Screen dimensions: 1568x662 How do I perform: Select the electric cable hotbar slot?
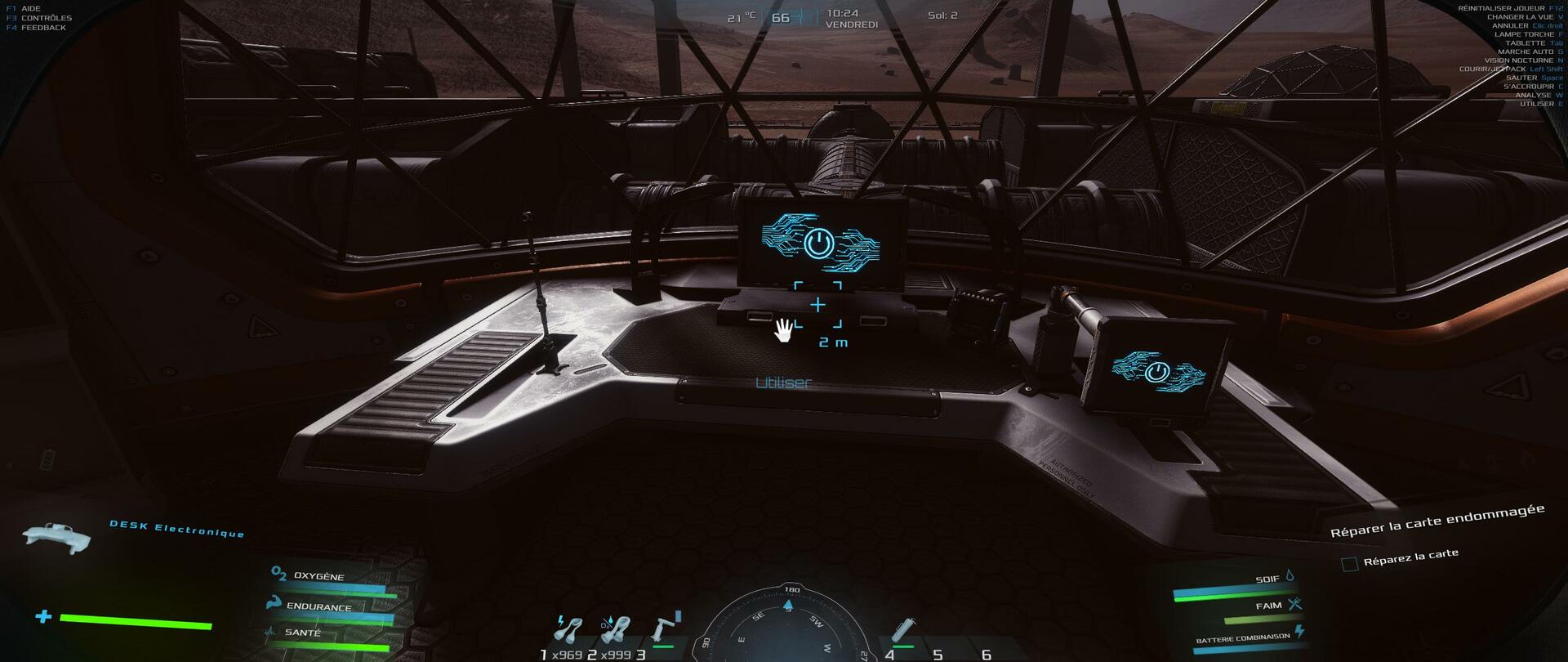tap(568, 628)
